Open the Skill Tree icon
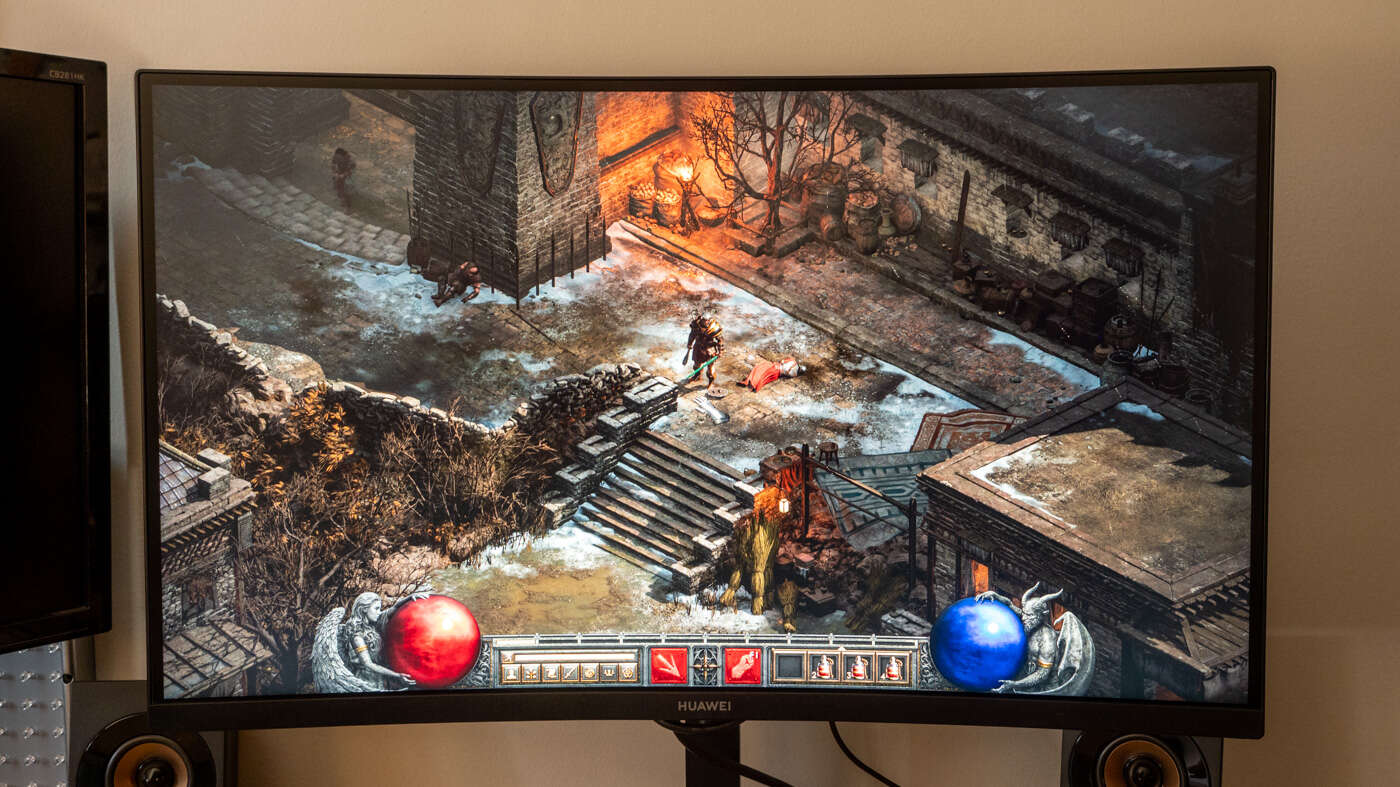The image size is (1400, 787). (550, 671)
